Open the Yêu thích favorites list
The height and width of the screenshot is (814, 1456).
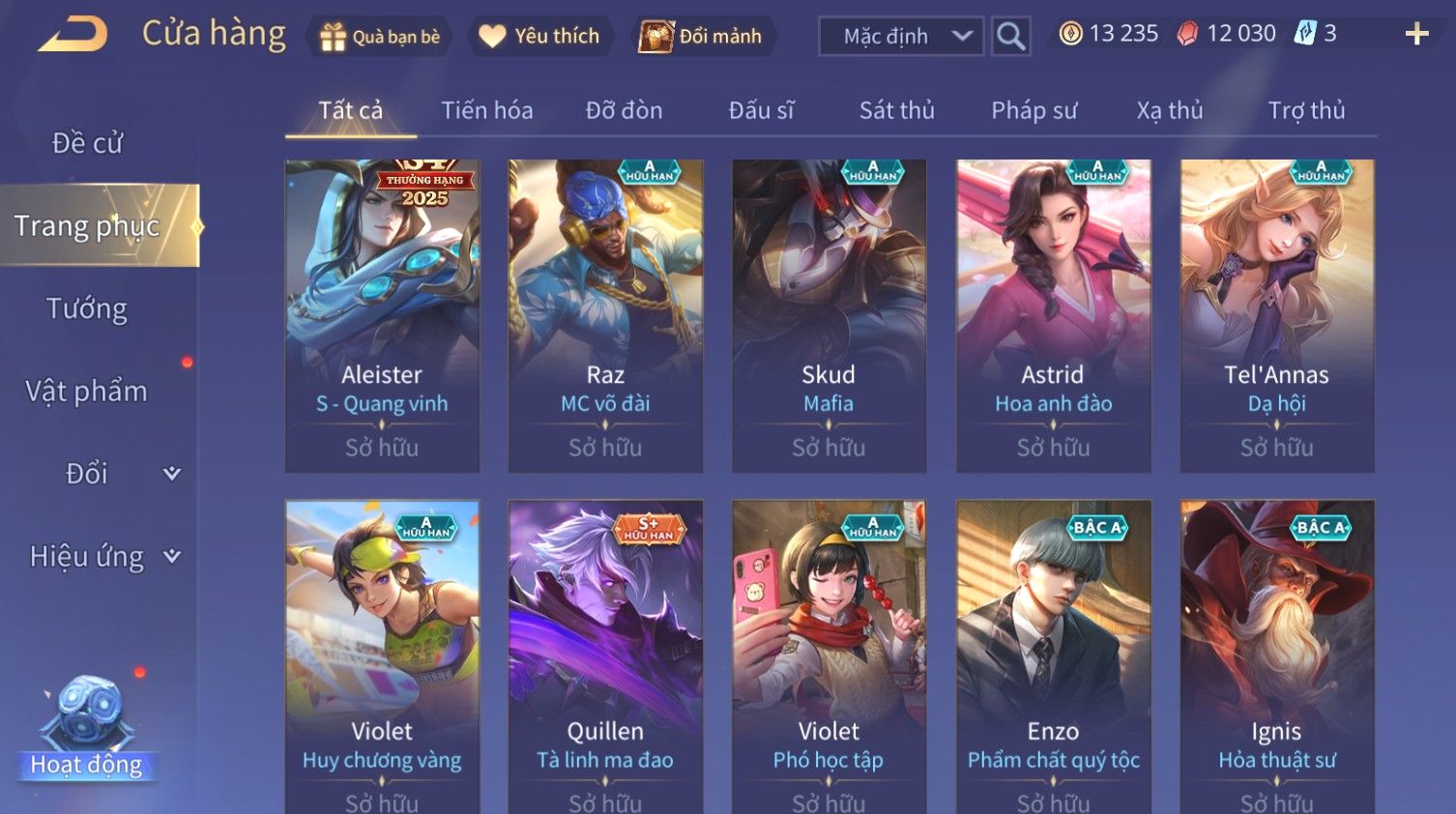click(x=540, y=37)
